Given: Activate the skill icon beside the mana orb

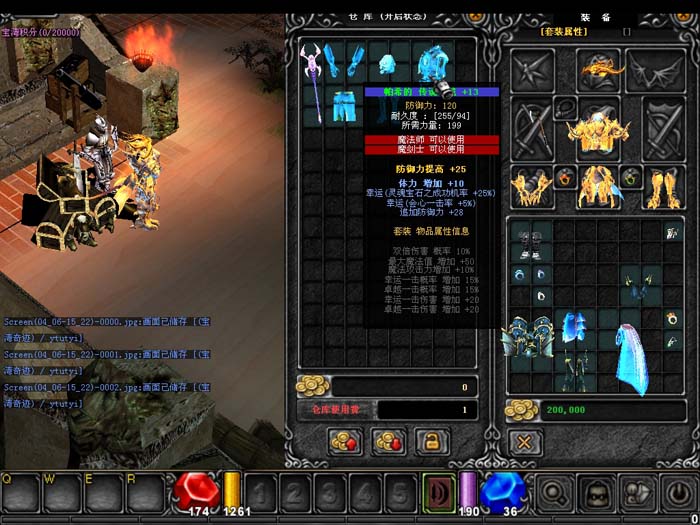Looking at the screenshot, I should point(438,492).
